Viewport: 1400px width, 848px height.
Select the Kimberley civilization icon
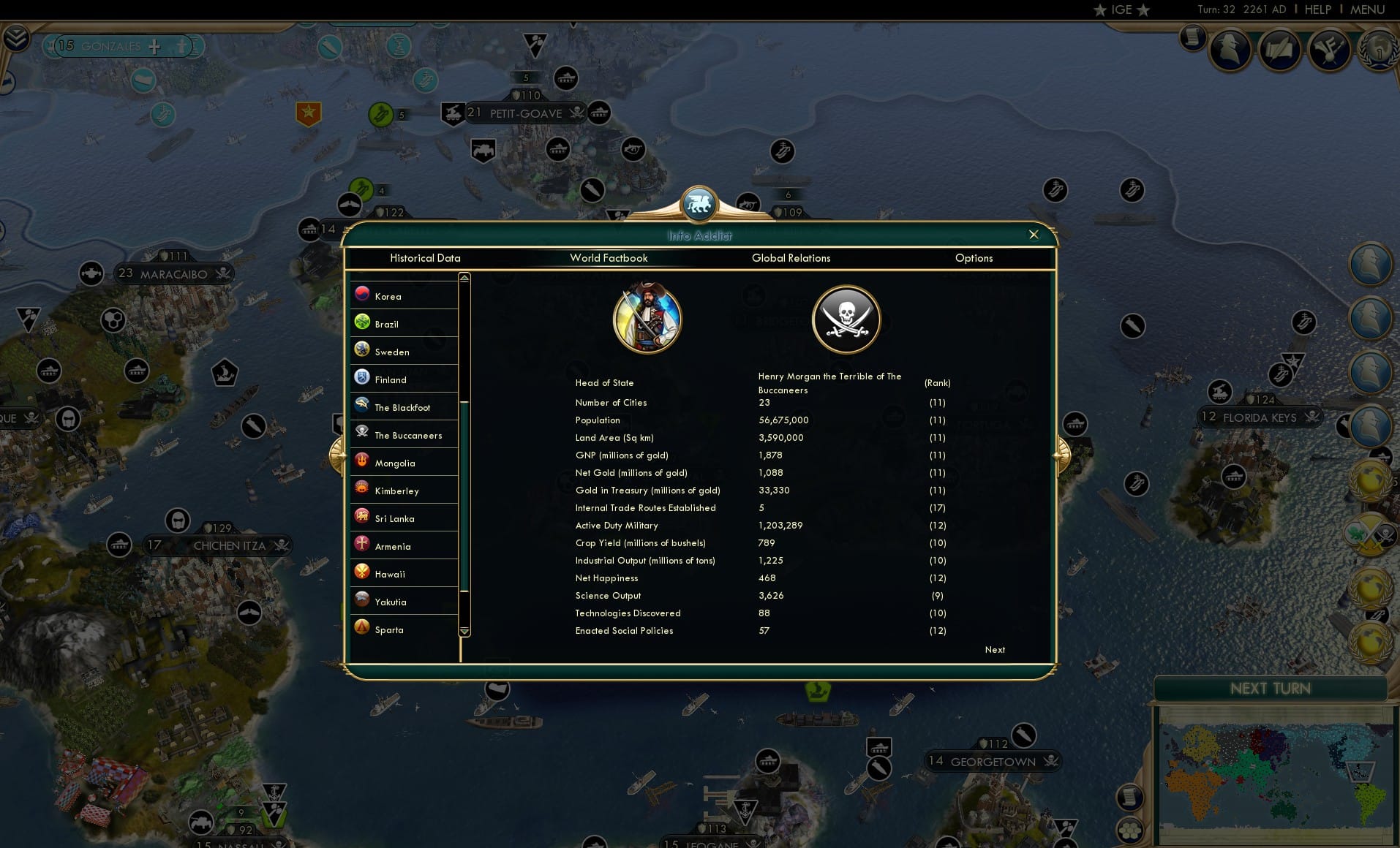point(362,489)
